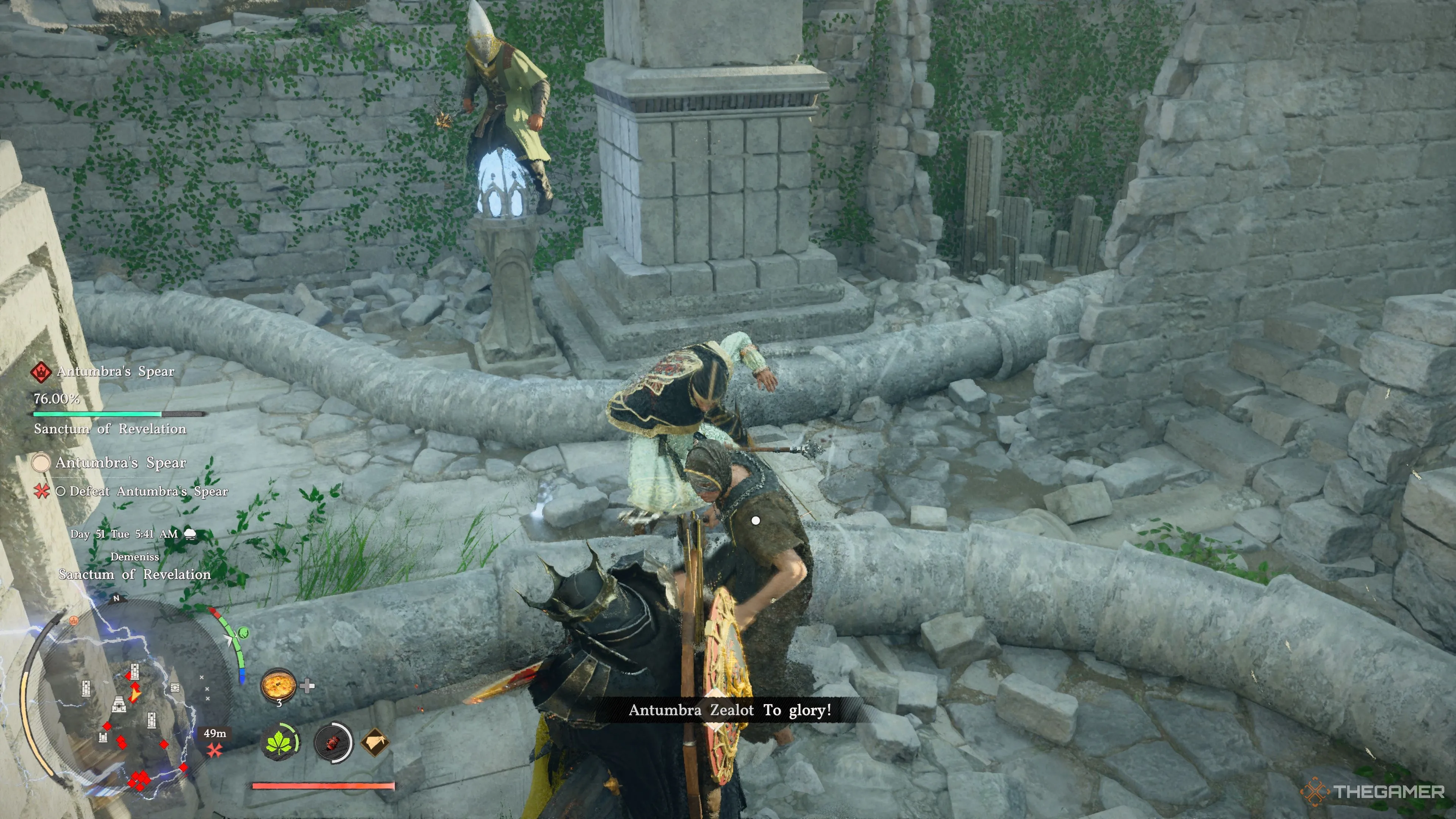Click the red crown boss icon
Image resolution: width=1456 pixels, height=819 pixels.
point(41,371)
